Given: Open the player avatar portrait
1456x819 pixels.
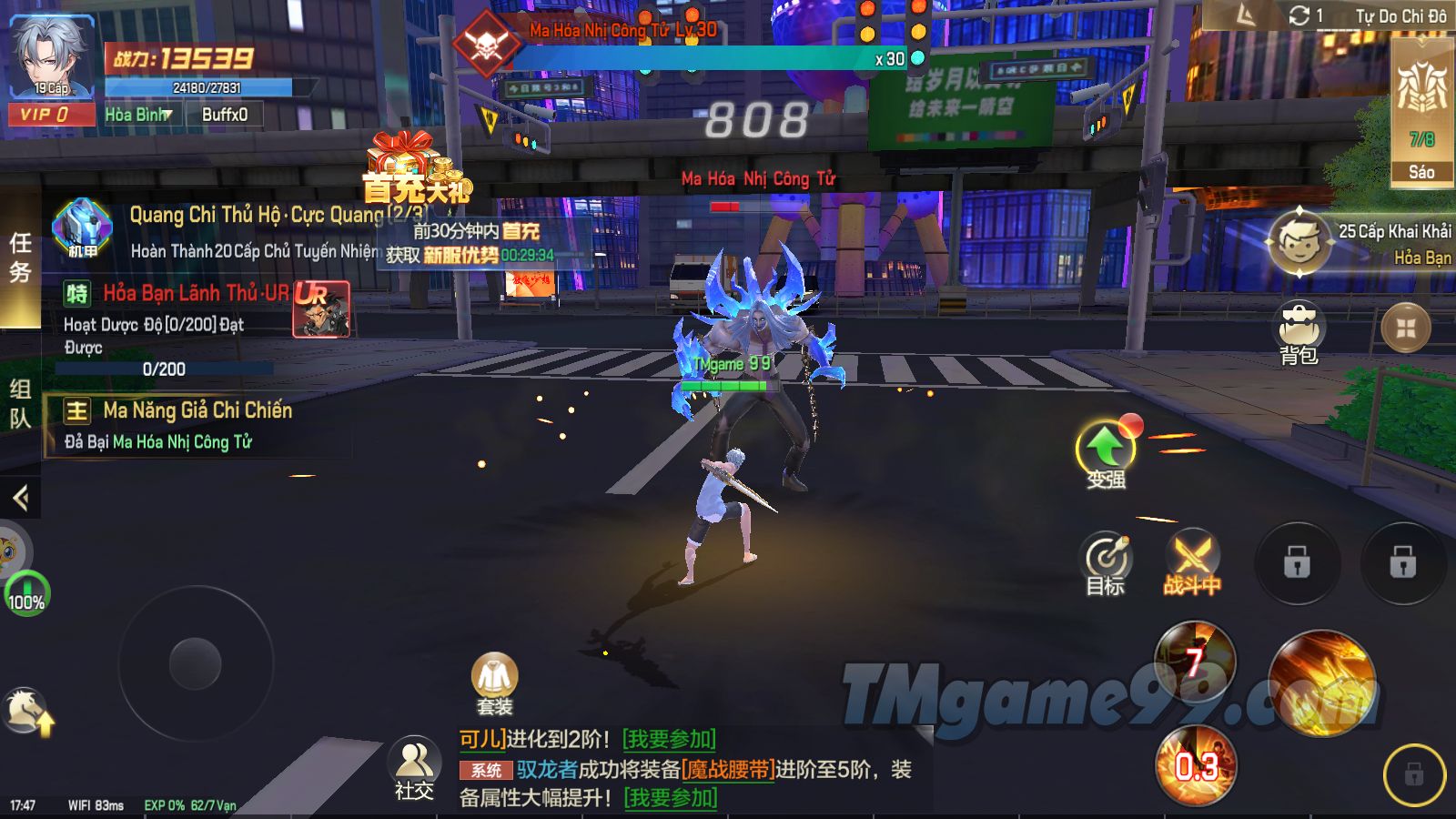Looking at the screenshot, I should point(51,56).
